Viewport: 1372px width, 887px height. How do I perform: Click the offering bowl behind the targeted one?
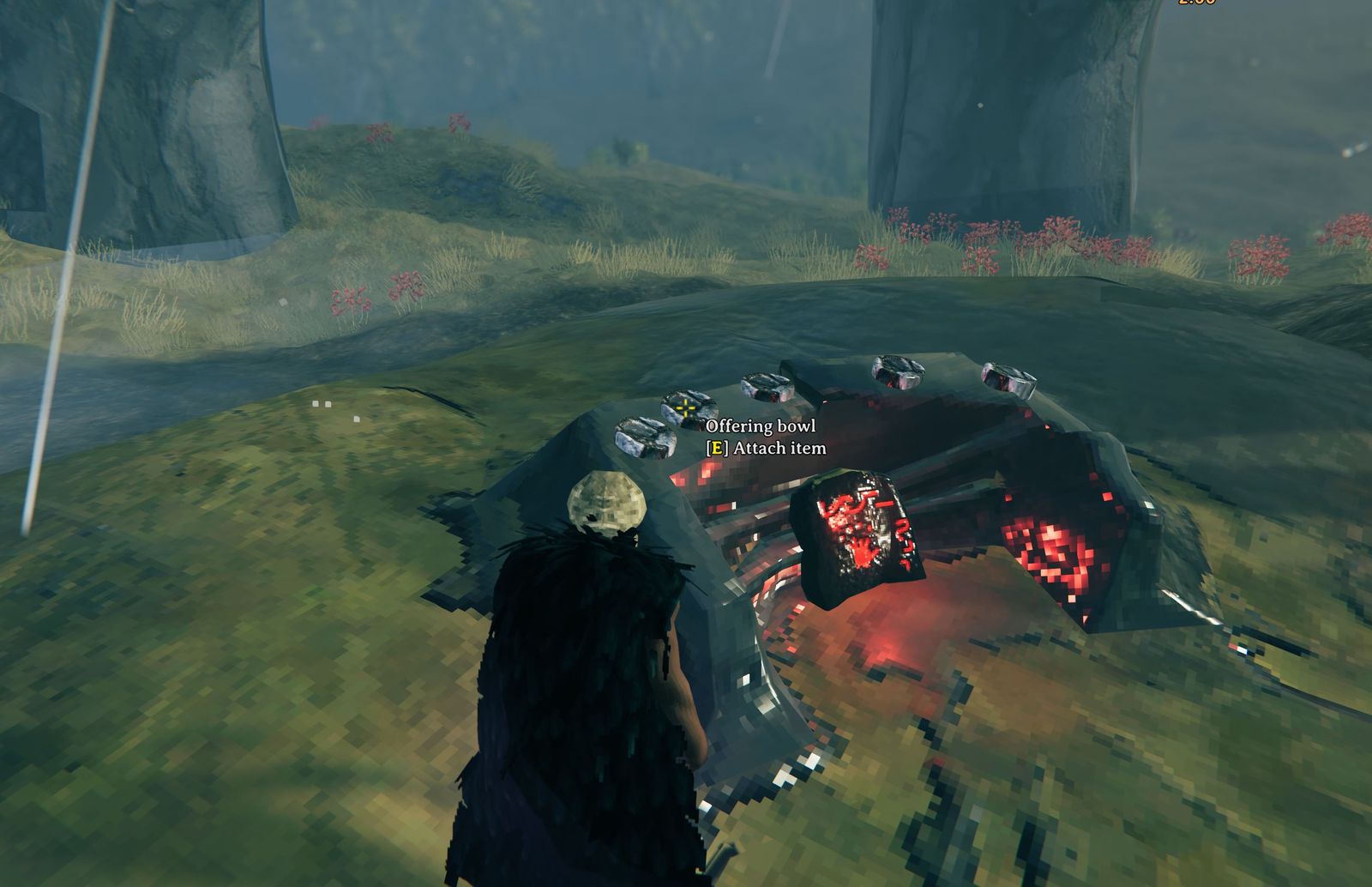pyautogui.click(x=766, y=388)
